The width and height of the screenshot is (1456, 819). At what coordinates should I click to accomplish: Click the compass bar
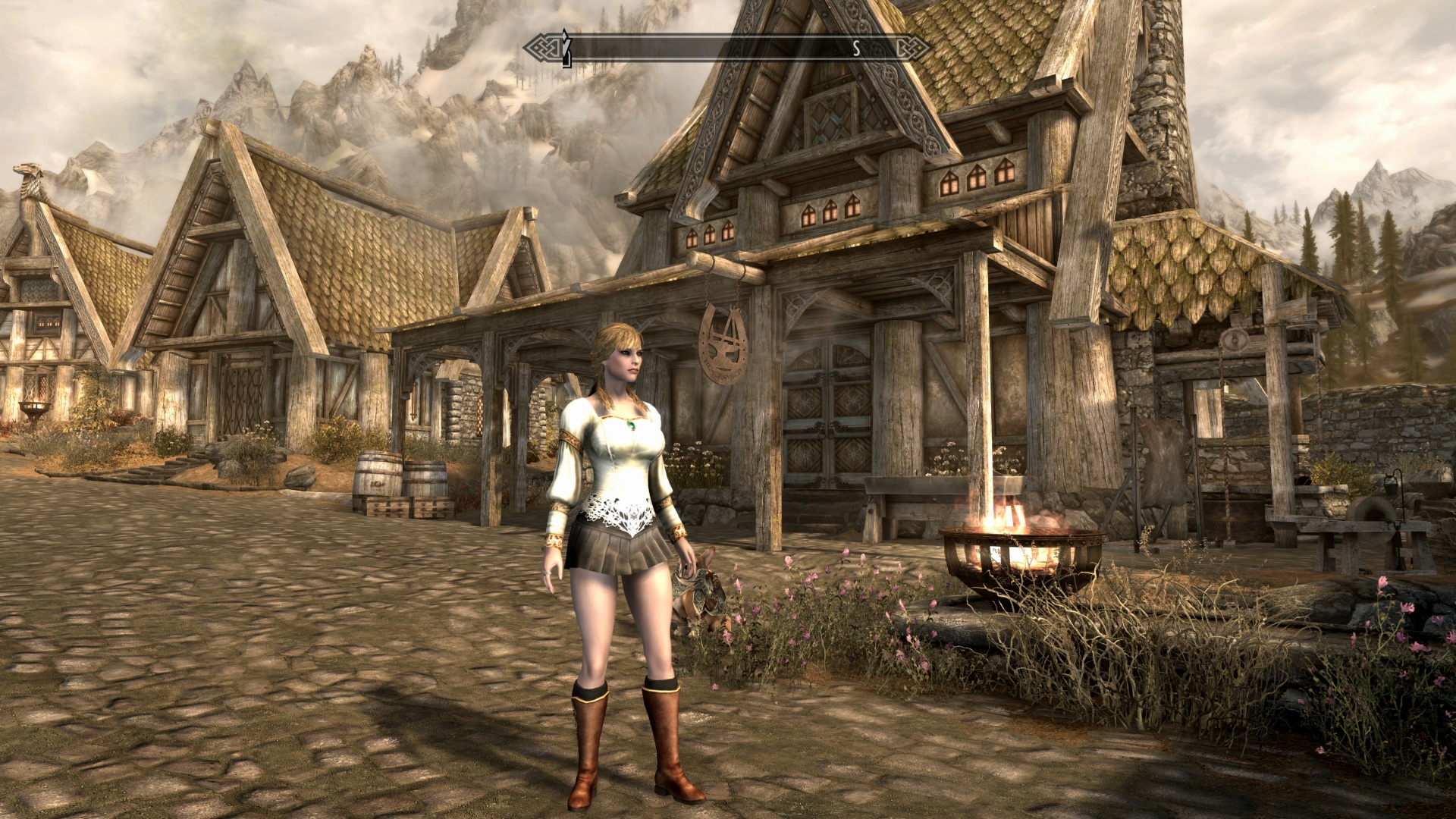(726, 49)
